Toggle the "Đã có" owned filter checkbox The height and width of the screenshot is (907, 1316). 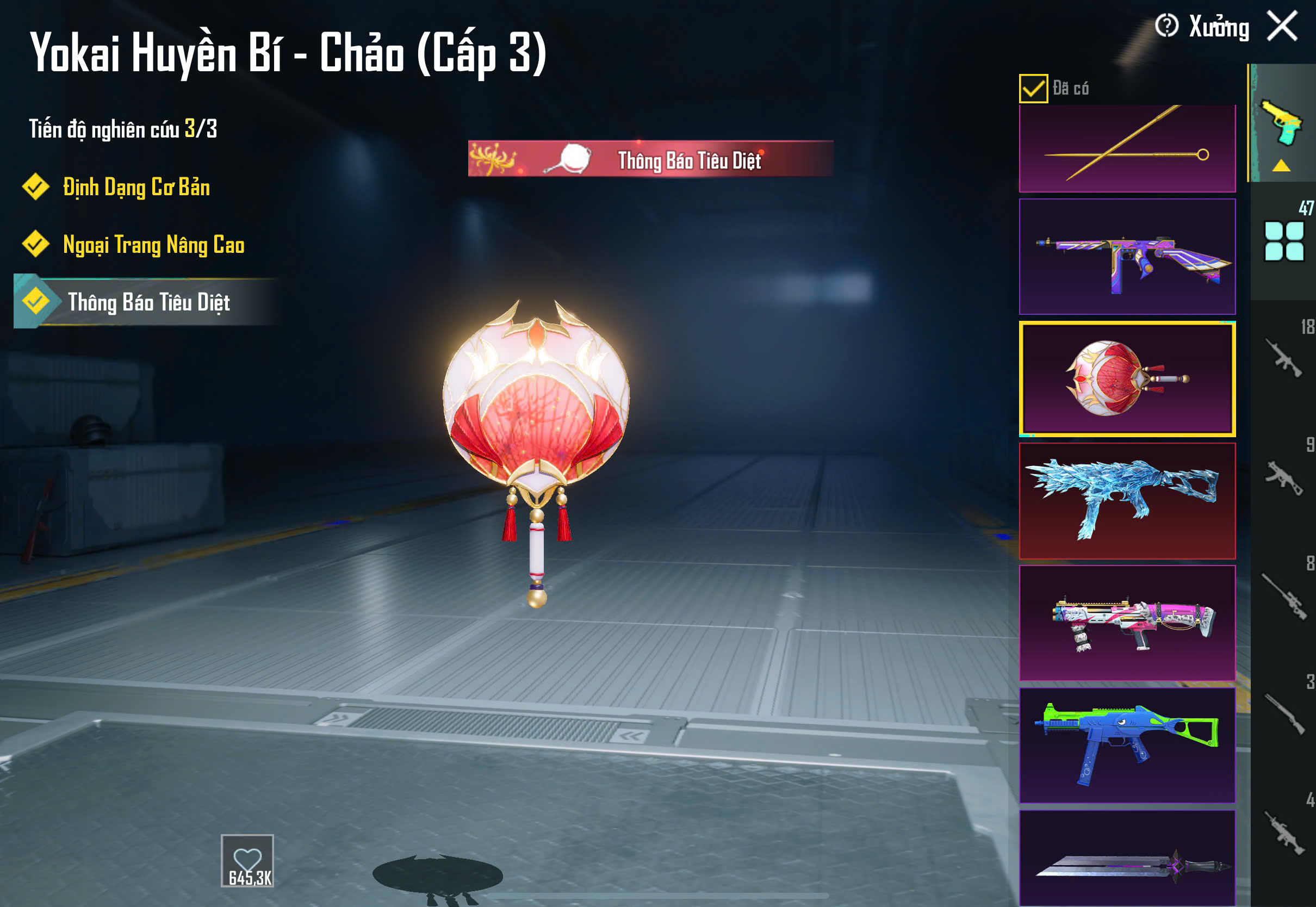pyautogui.click(x=1033, y=89)
